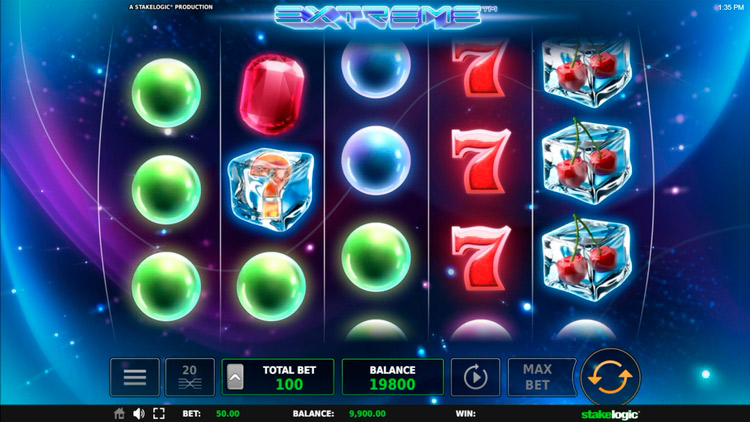Toggle the sound speaker icon
Viewport: 750px width, 422px height.
point(138,413)
